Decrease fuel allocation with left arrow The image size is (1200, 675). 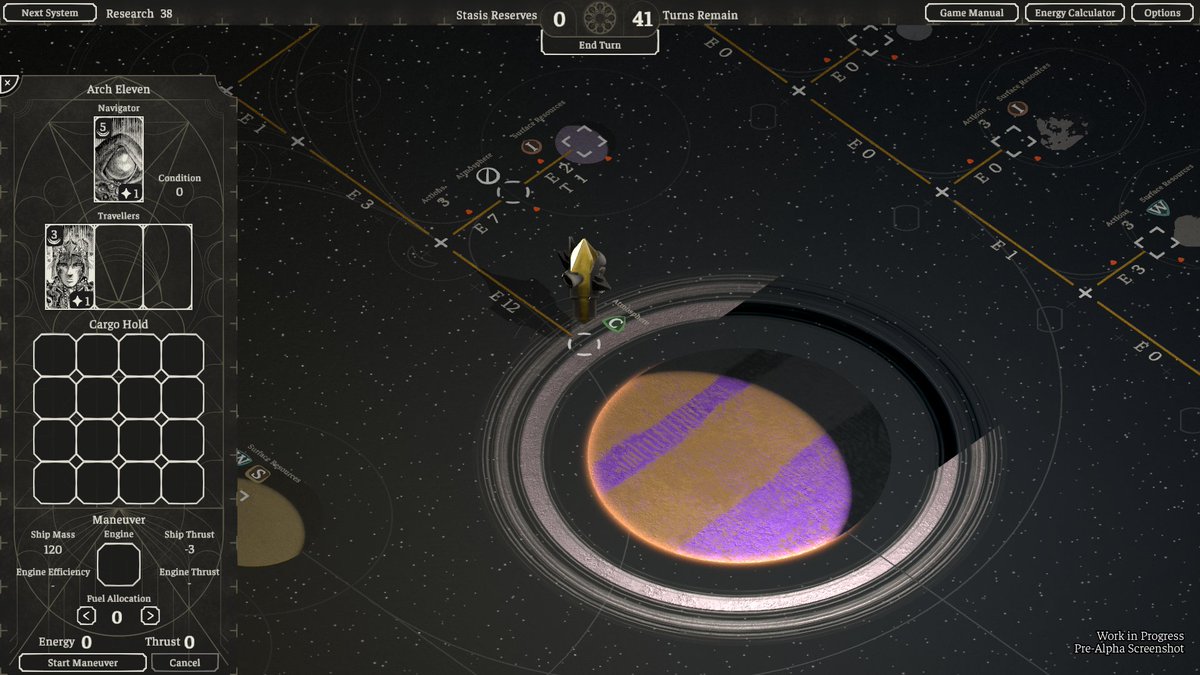pos(87,616)
